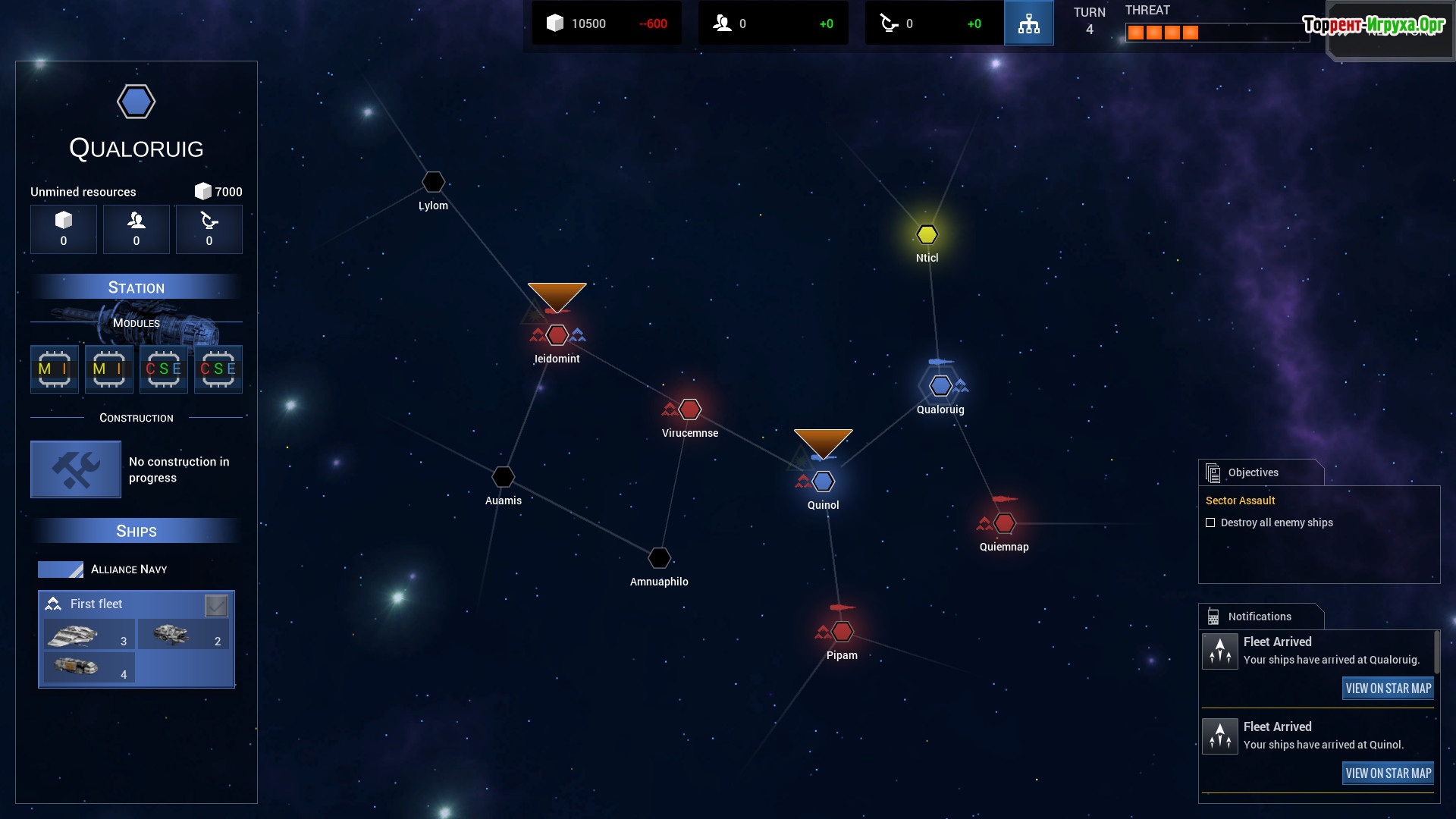Open the hierarchy network button in top bar
Screen dimensions: 1456x819
[x=1028, y=23]
